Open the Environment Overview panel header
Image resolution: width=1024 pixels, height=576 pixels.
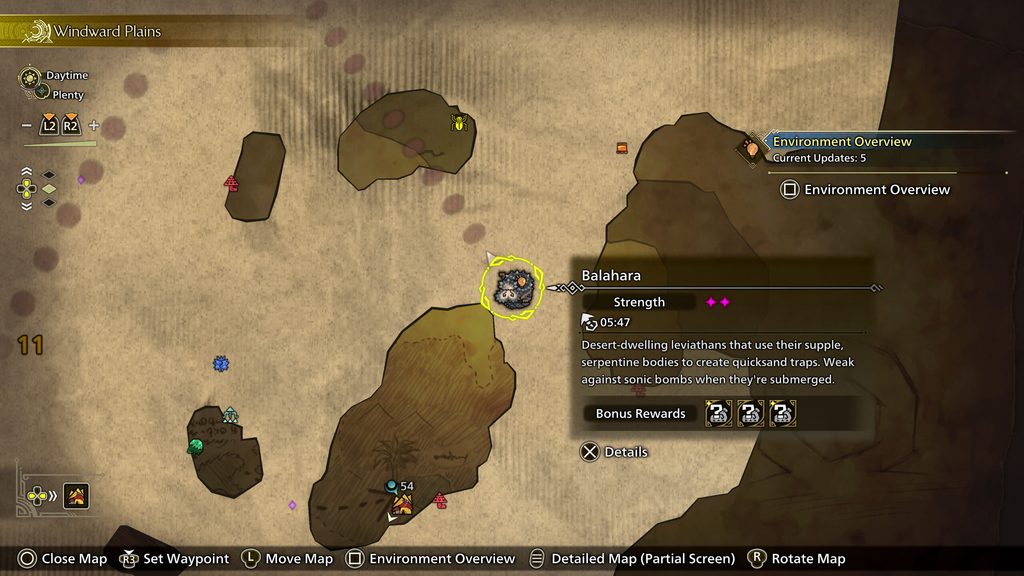point(842,142)
